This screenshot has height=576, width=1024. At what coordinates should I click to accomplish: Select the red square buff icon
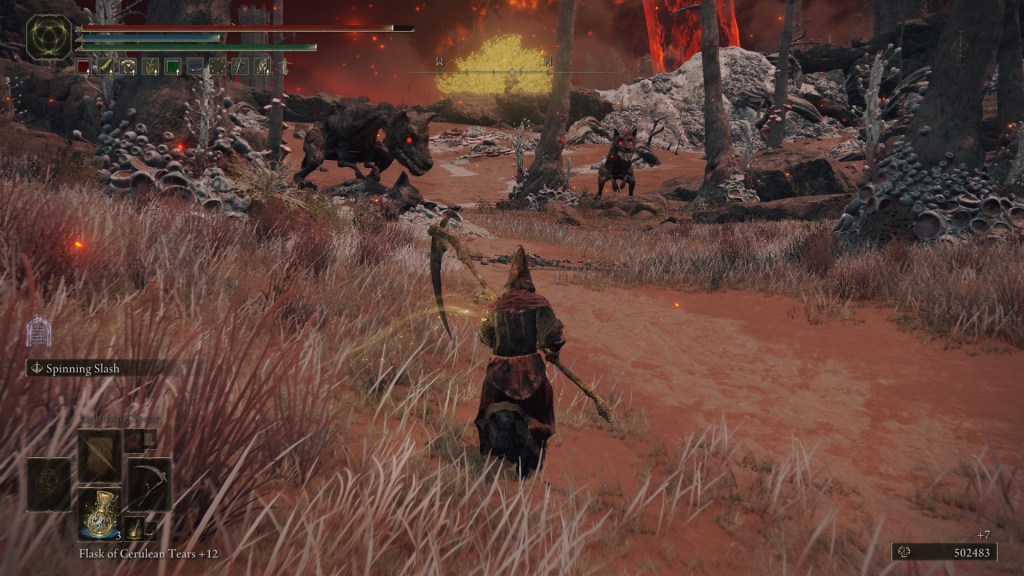tap(84, 67)
